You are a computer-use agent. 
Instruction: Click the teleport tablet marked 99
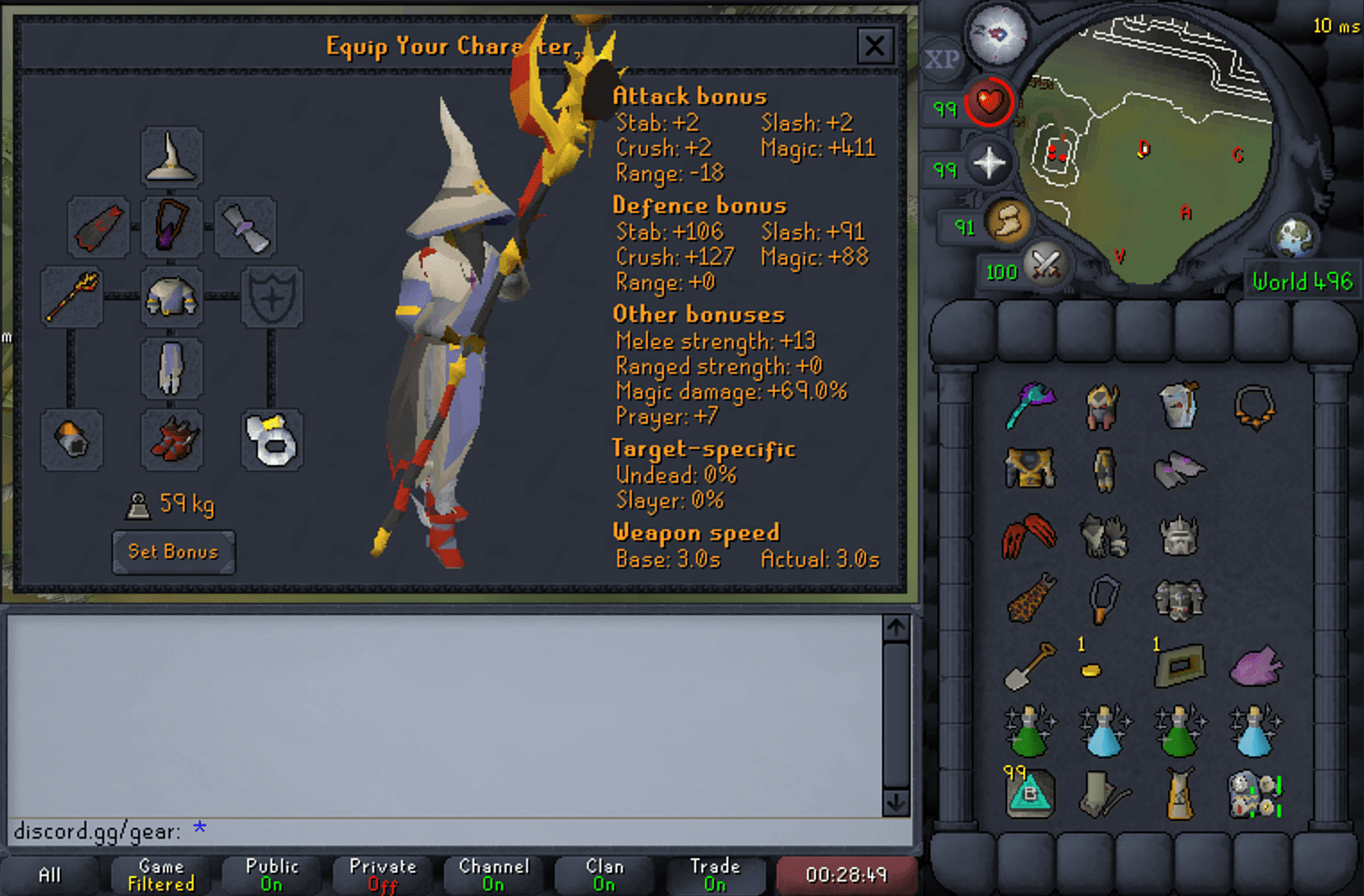click(x=1029, y=793)
